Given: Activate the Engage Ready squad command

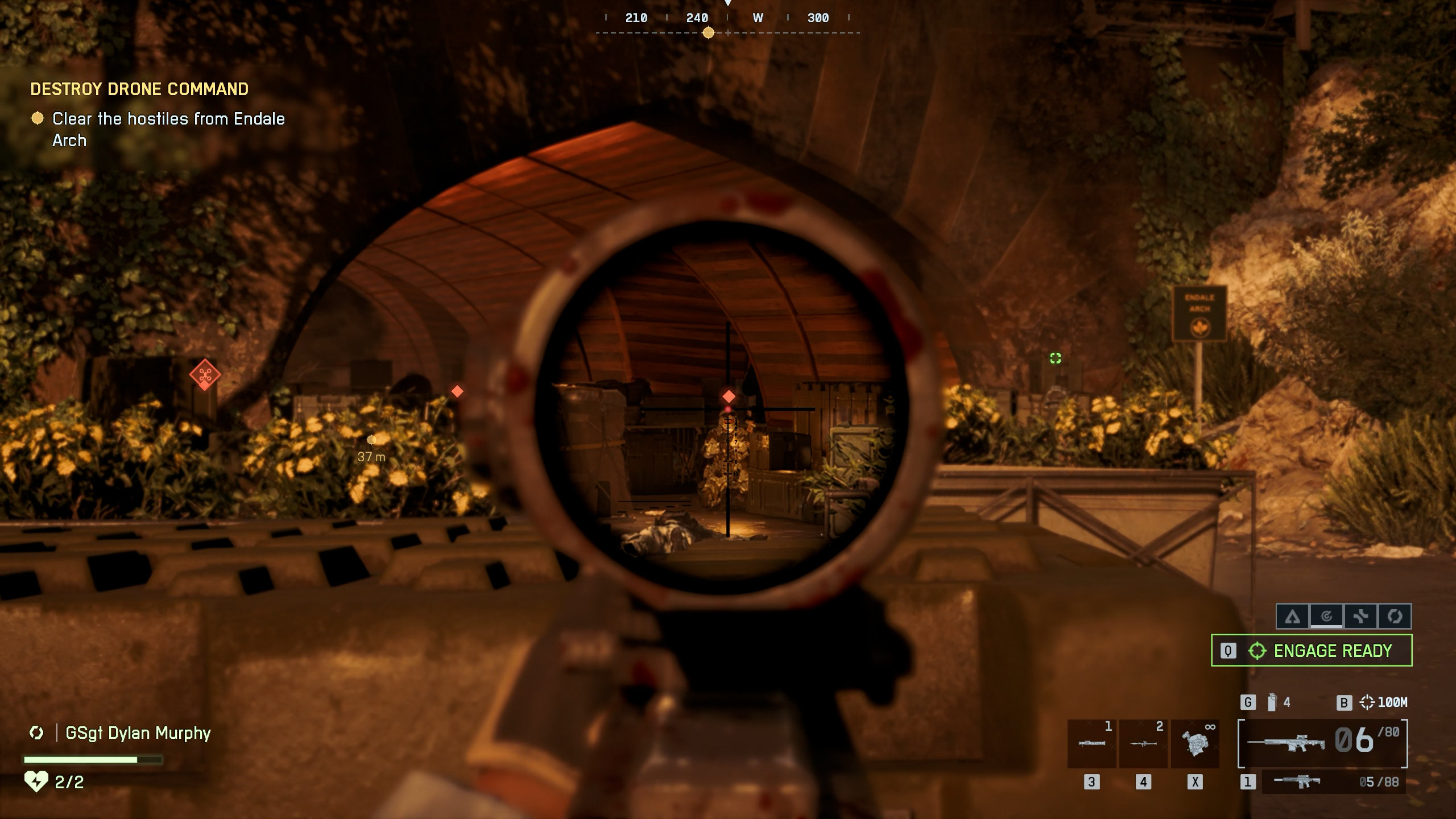Looking at the screenshot, I should coord(1312,650).
